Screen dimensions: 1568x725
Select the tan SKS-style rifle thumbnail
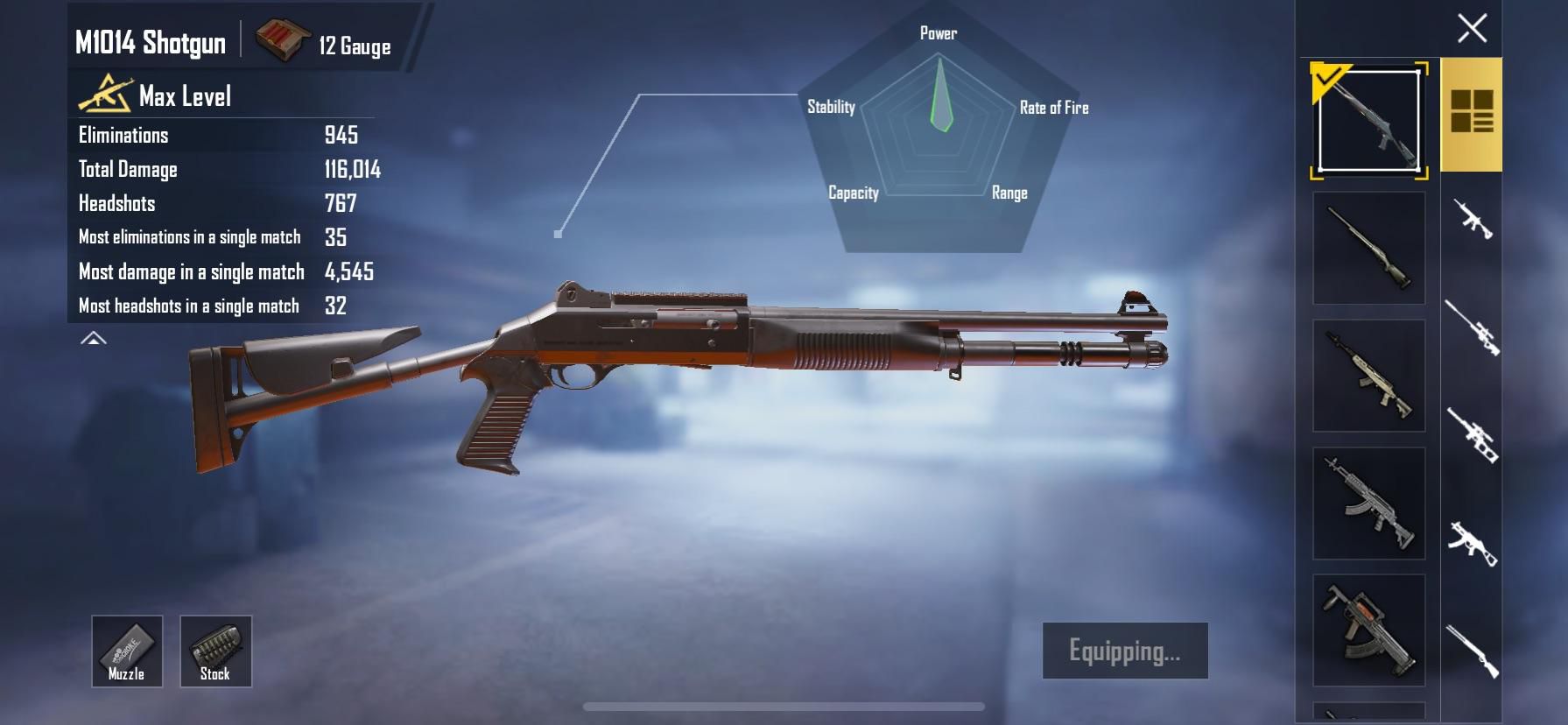coord(1368,376)
